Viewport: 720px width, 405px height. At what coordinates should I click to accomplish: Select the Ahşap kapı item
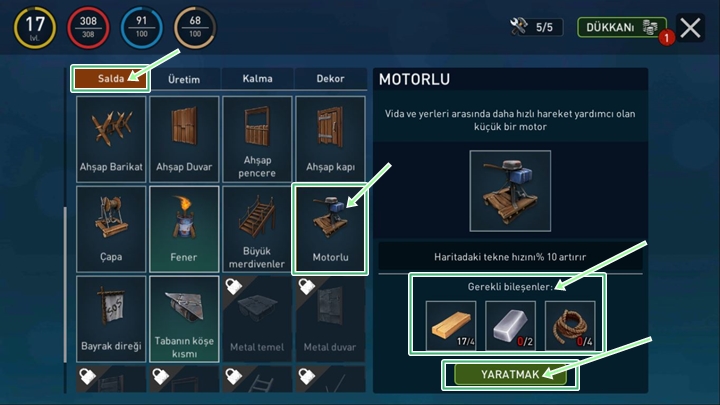pos(331,139)
